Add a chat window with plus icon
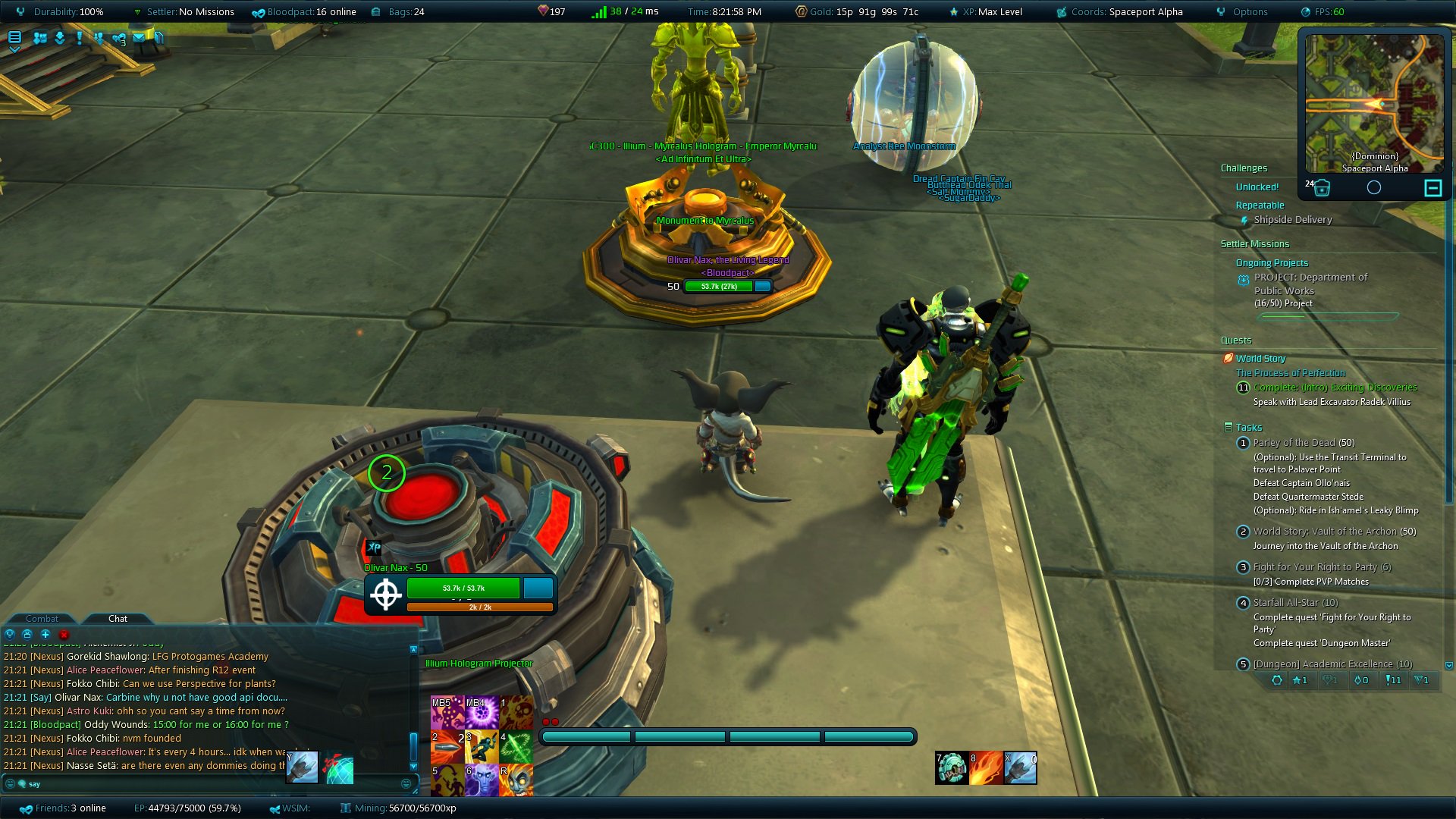Viewport: 1456px width, 819px height. pos(45,634)
